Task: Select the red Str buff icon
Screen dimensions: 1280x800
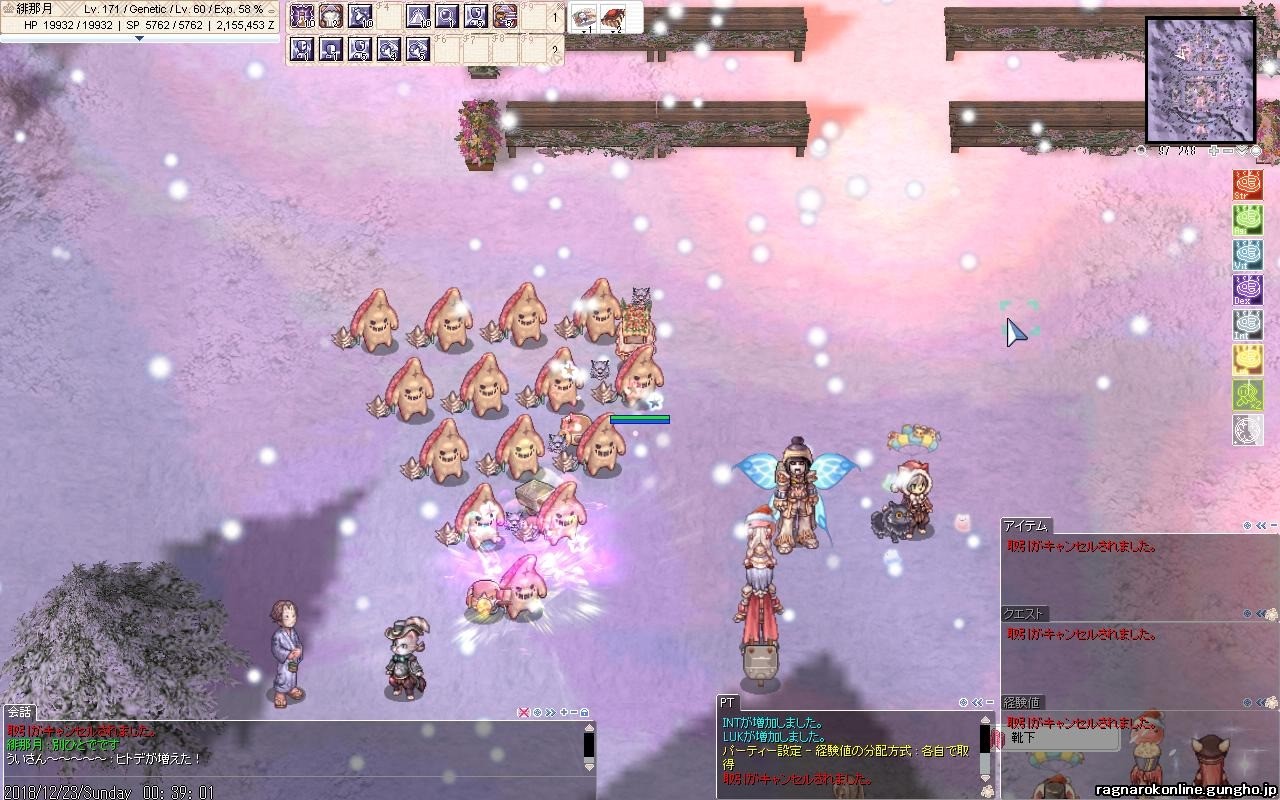Action: click(x=1247, y=185)
